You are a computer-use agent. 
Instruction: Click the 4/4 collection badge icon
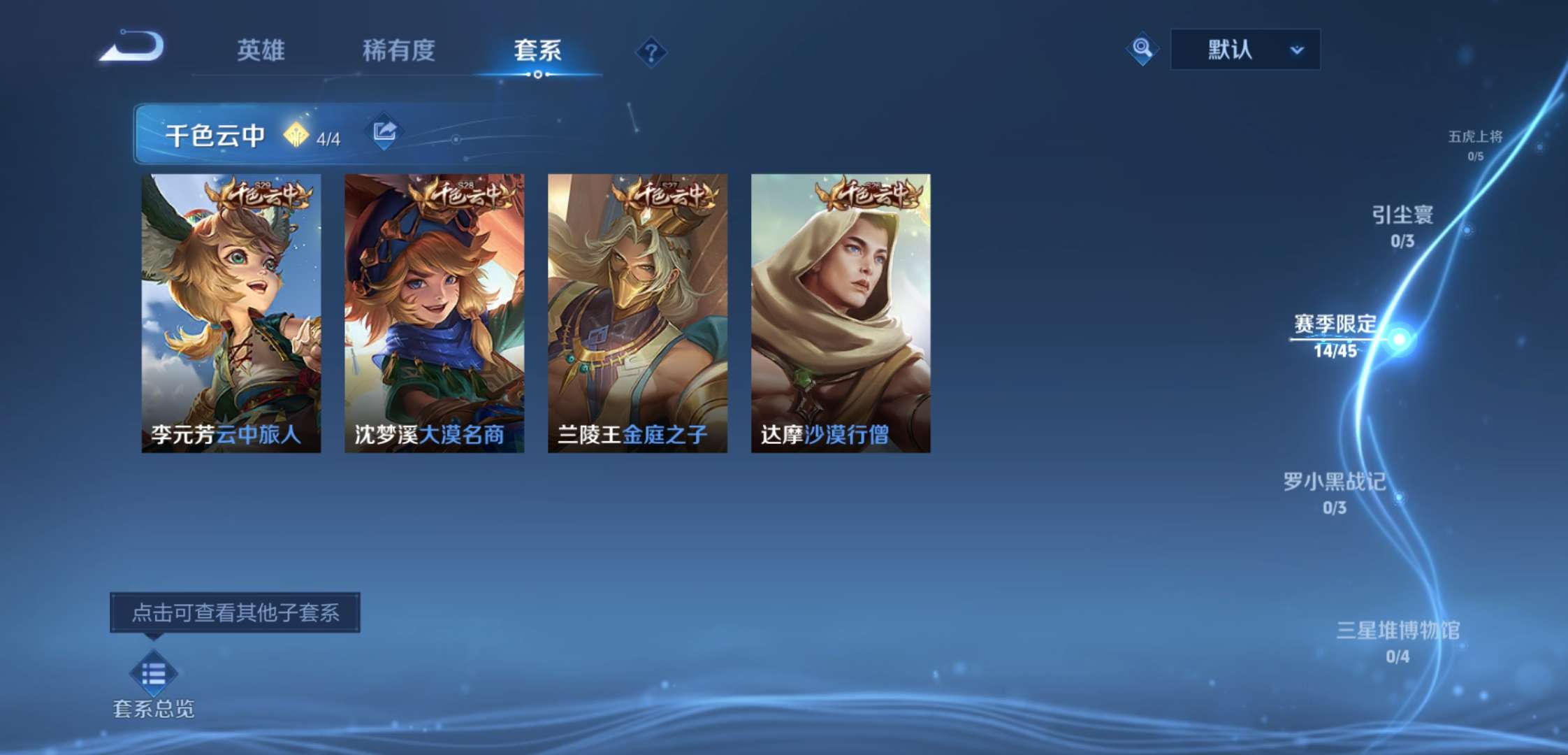coord(297,133)
